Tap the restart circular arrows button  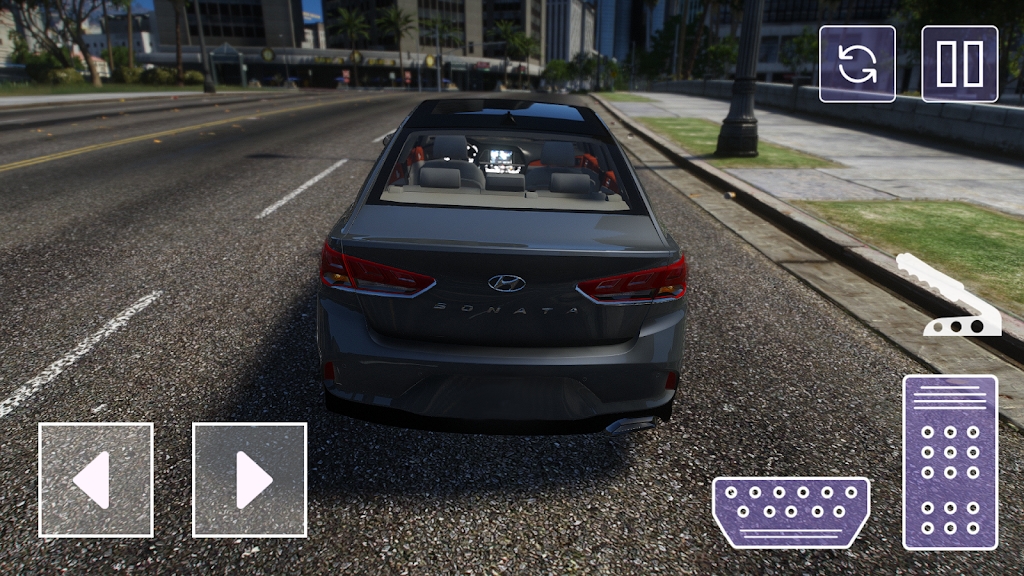pyautogui.click(x=857, y=64)
